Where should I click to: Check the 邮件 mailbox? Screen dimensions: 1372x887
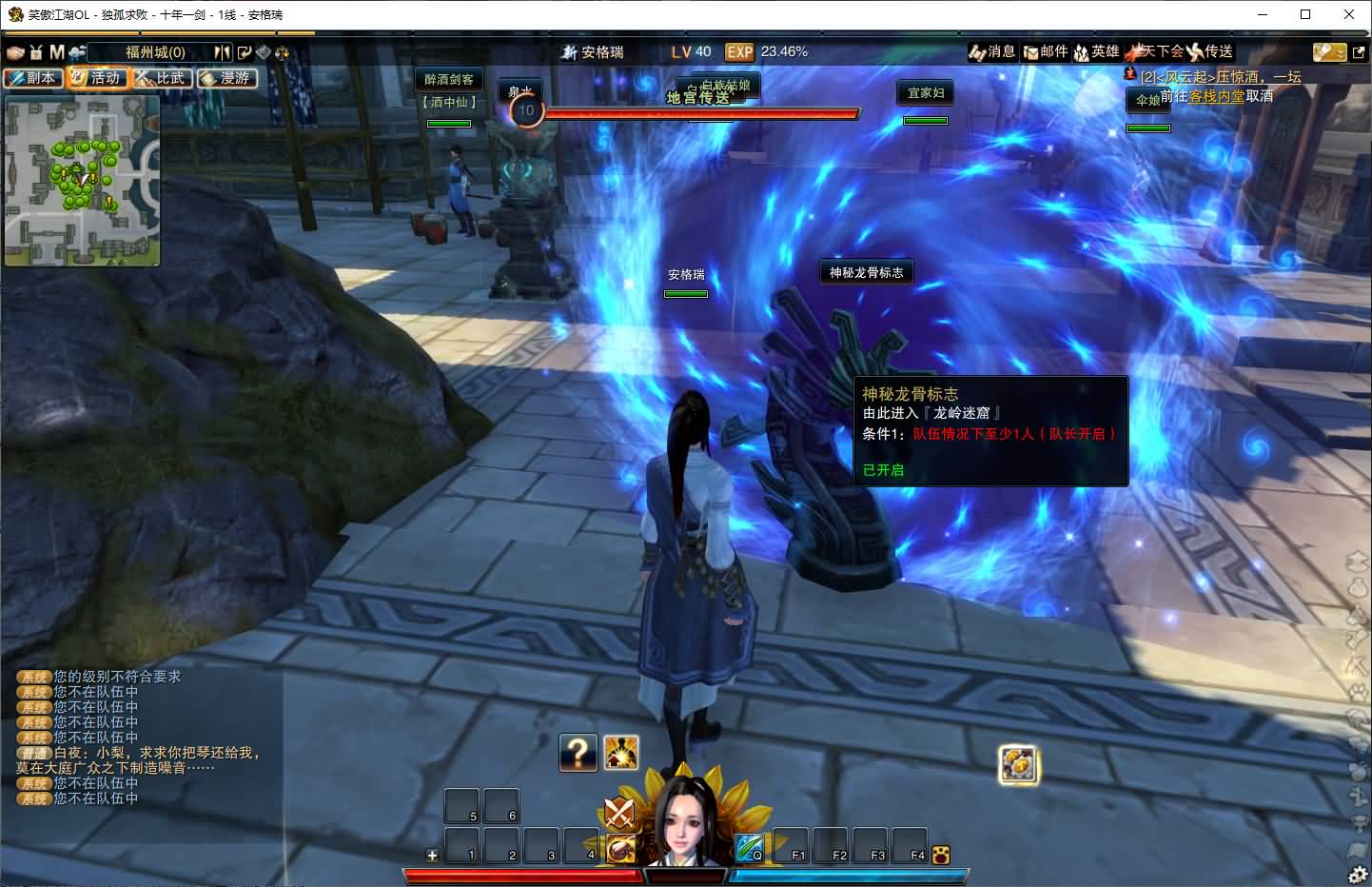tap(1045, 52)
